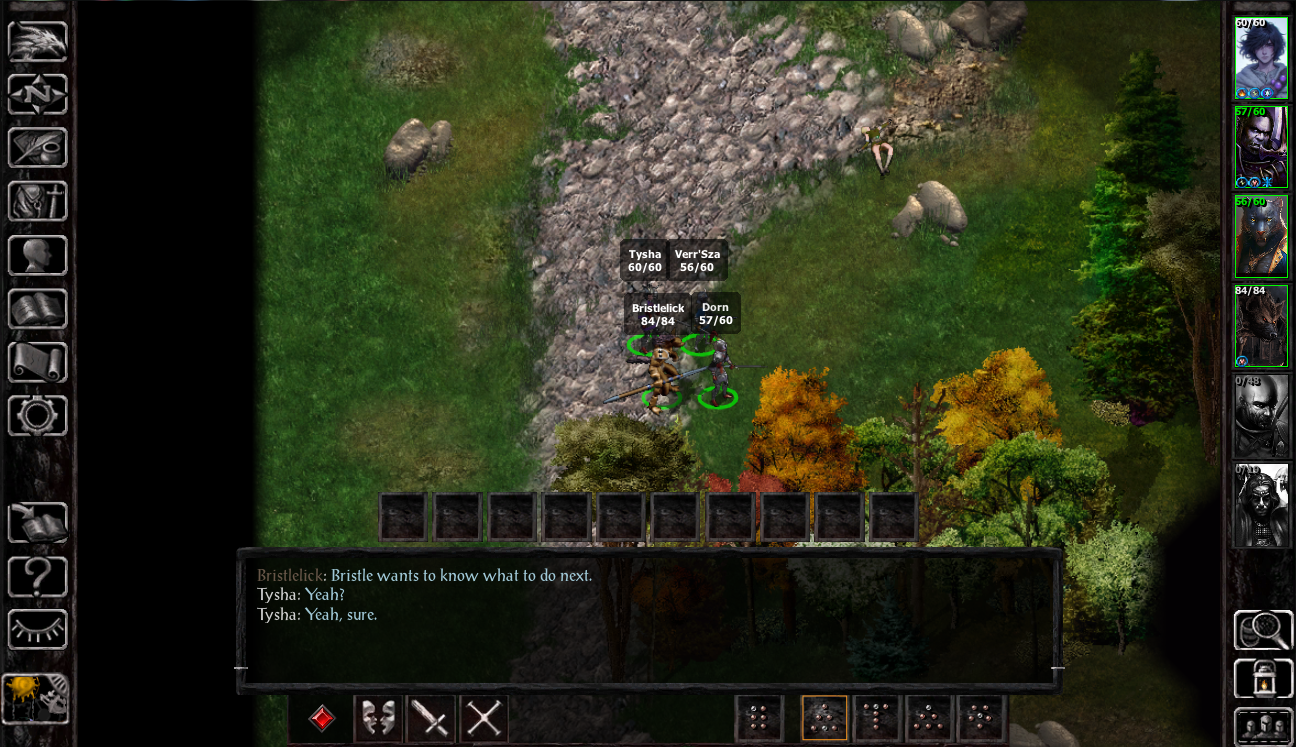Open the journal with the quill icon
This screenshot has height=747, width=1296.
point(38,148)
